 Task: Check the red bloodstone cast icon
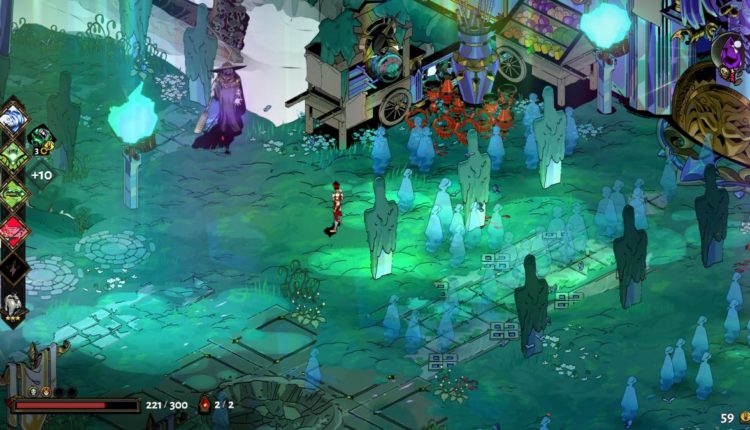(x=205, y=405)
